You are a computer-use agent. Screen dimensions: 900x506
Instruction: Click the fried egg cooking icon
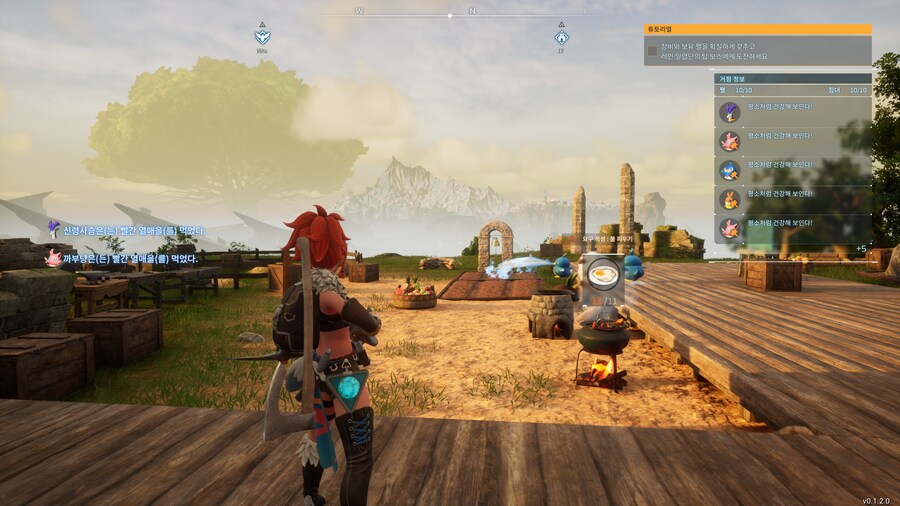click(x=603, y=275)
